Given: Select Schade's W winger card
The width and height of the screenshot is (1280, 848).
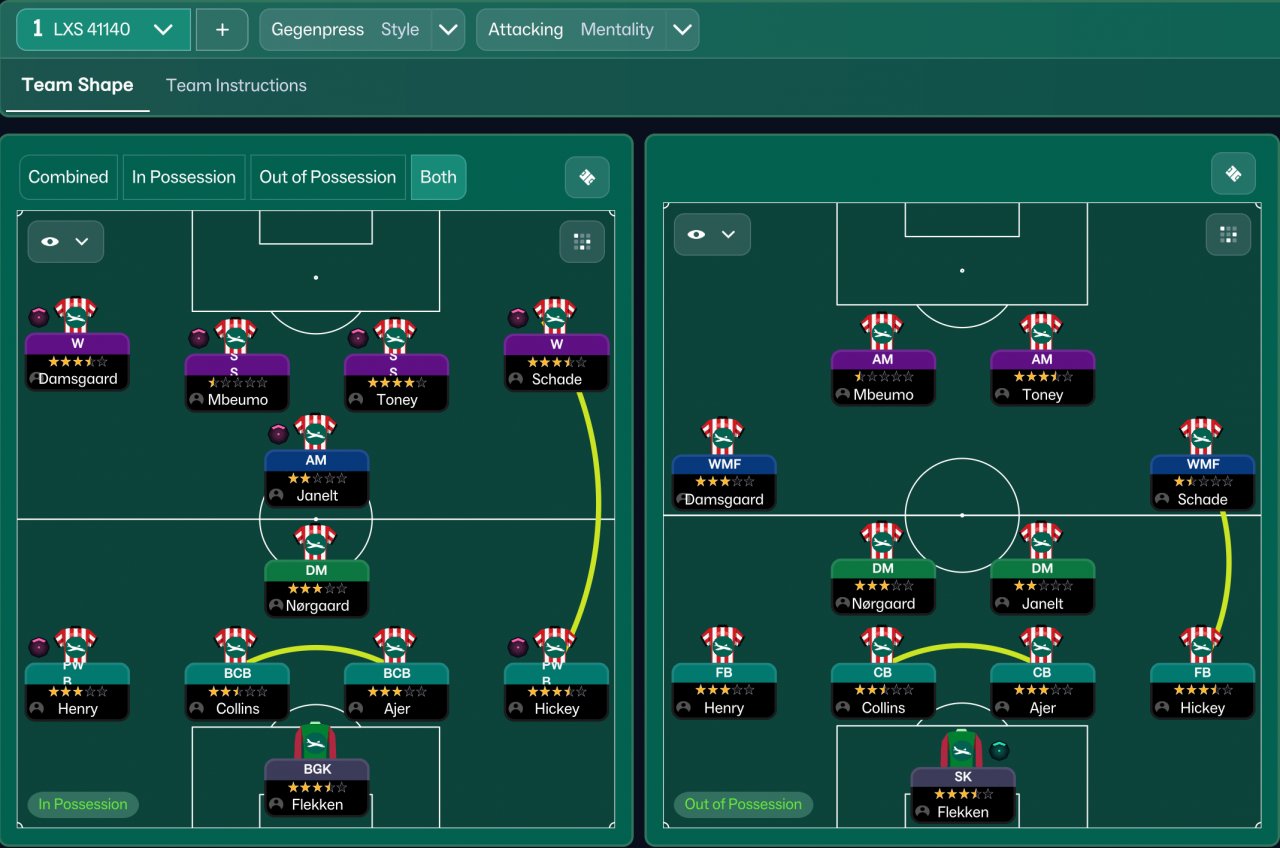Looking at the screenshot, I should [556, 362].
